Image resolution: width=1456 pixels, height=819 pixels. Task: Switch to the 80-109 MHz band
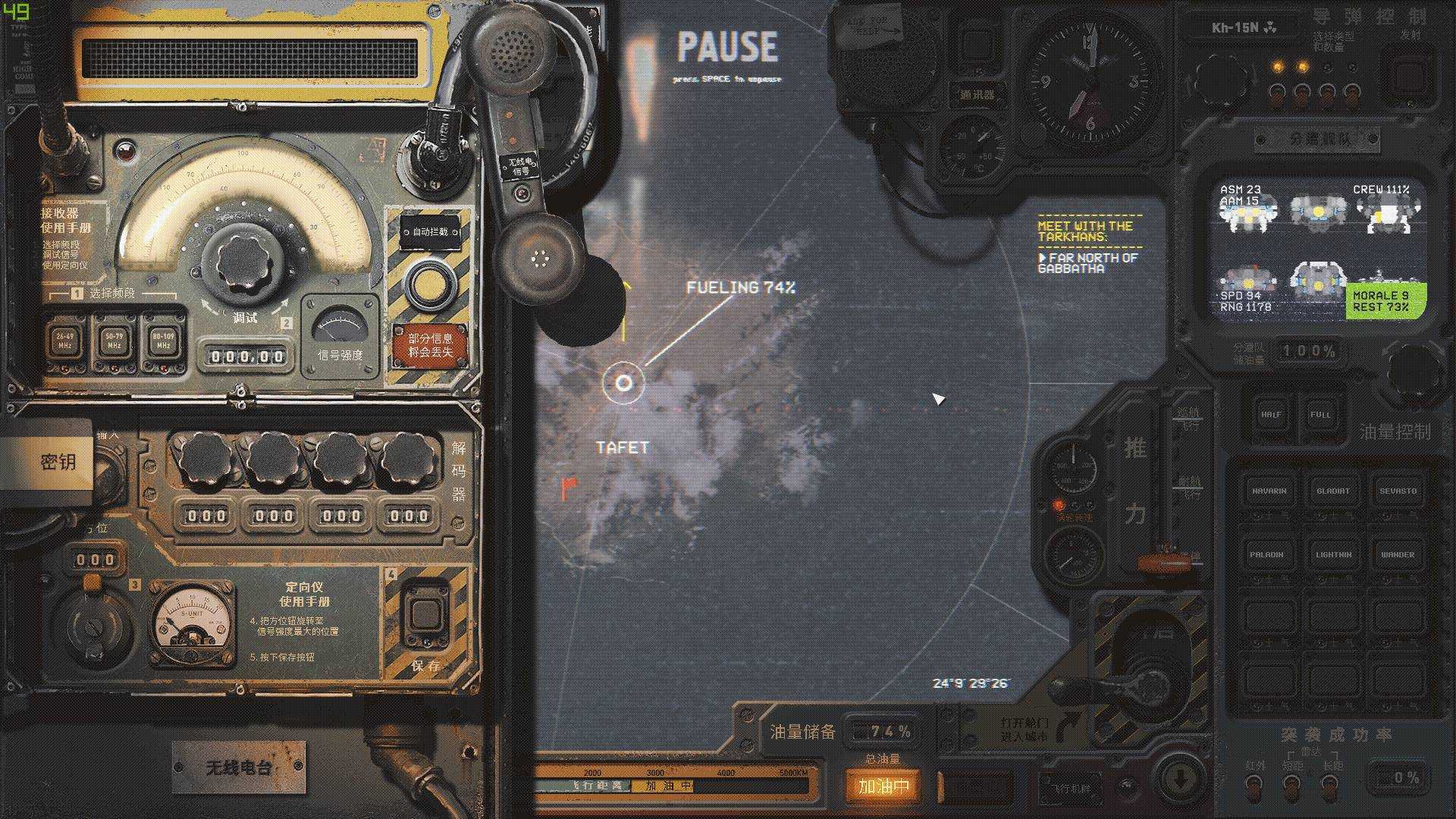[x=163, y=341]
